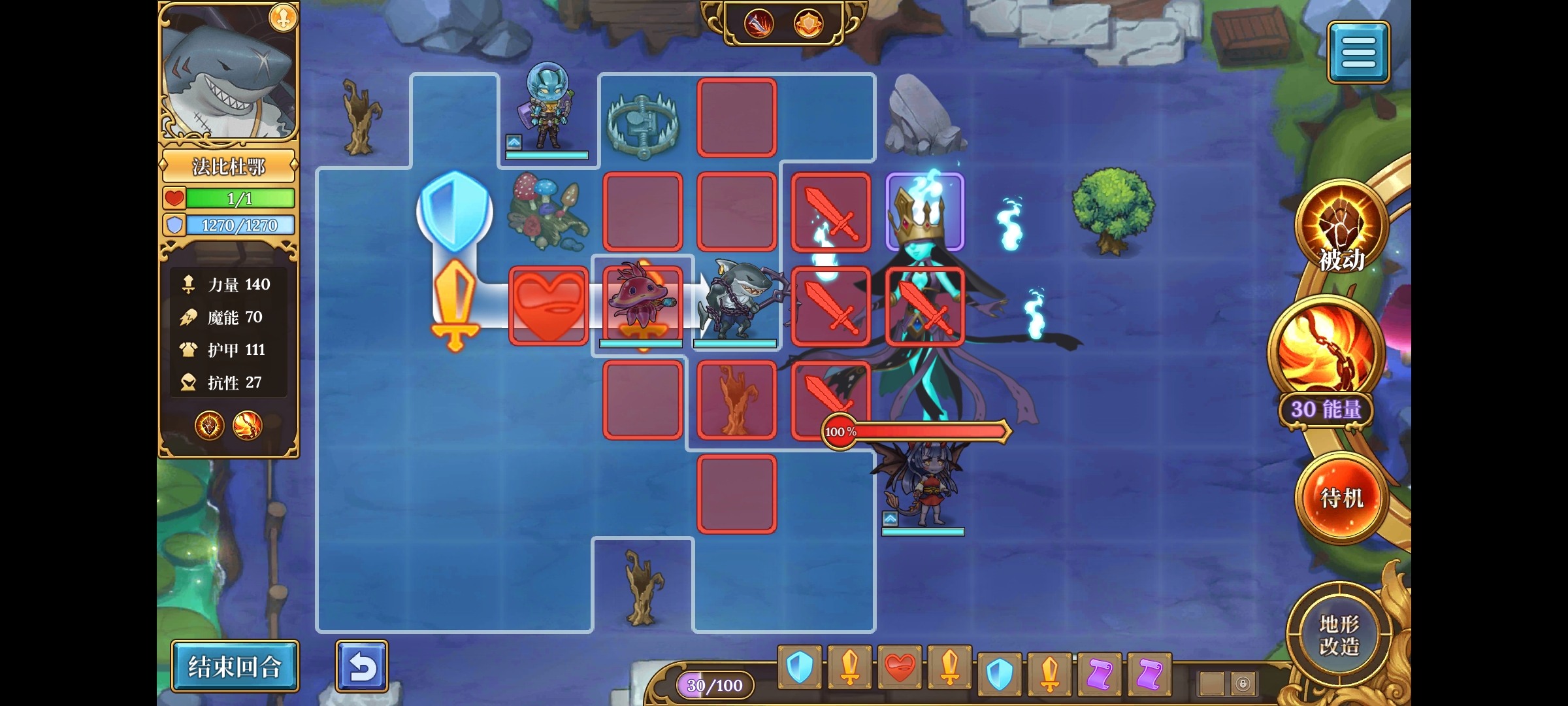The image size is (1568, 706).
Task: Click the 结束回合 end turn button
Action: 235,666
